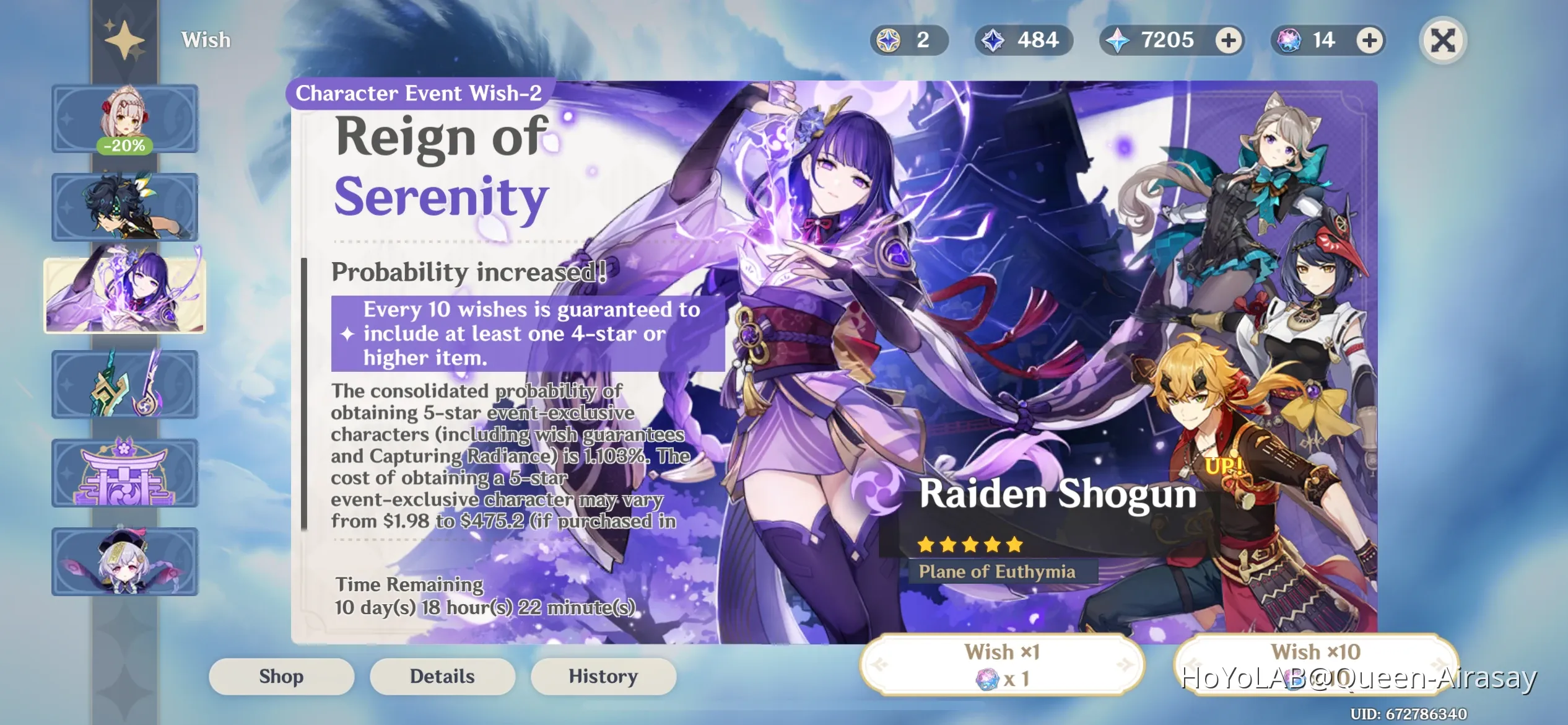Open the Shop

tap(281, 676)
